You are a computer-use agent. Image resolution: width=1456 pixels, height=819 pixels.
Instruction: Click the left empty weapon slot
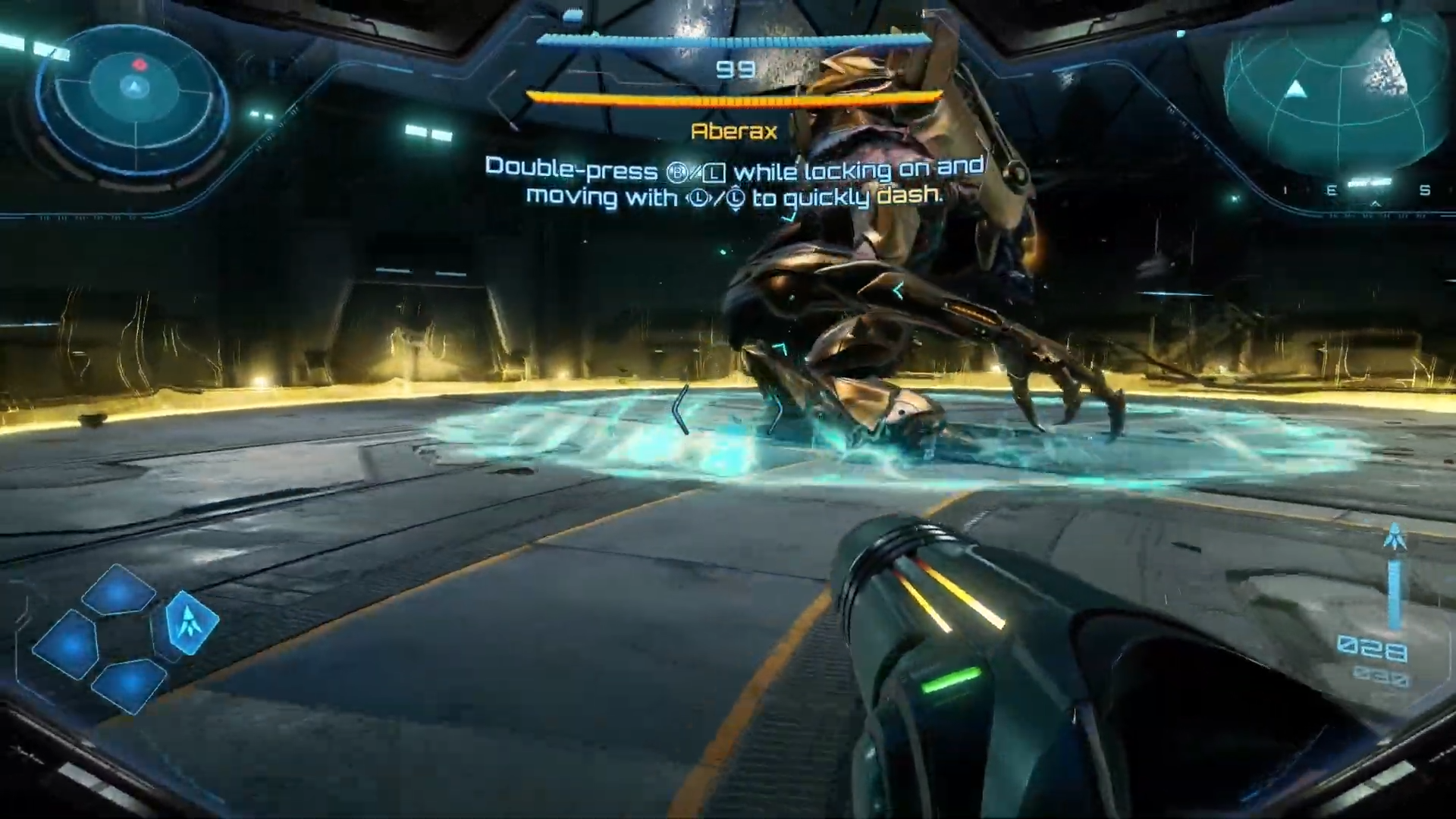point(67,644)
